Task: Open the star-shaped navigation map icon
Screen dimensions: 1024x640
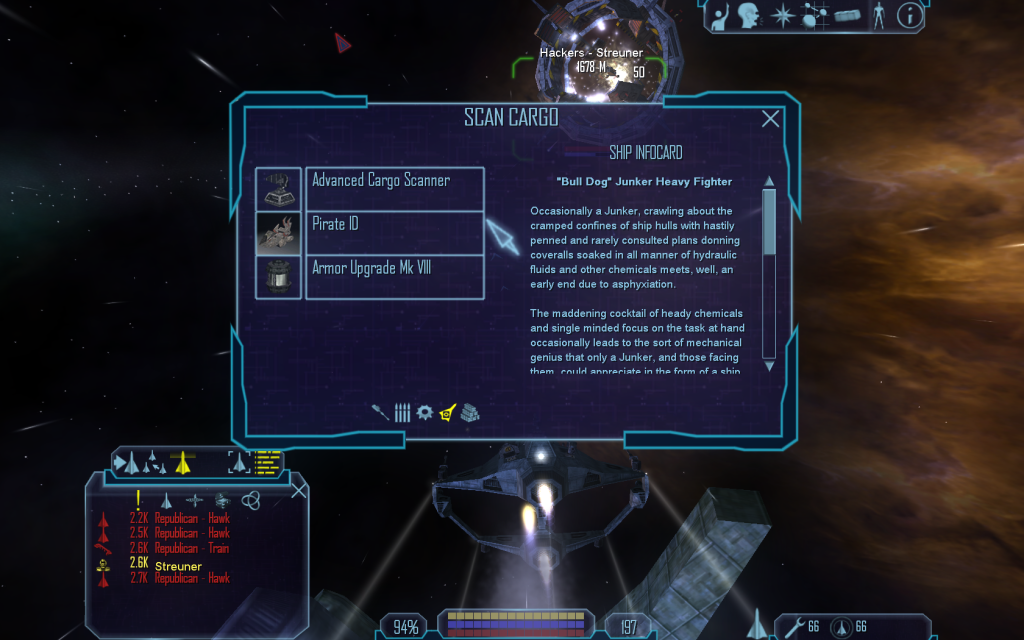Action: 781,15
